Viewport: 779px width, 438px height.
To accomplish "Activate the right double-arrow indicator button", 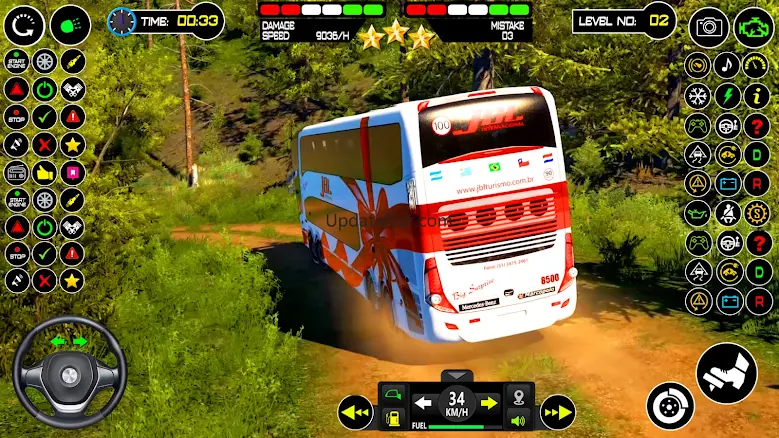I will tap(557, 411).
